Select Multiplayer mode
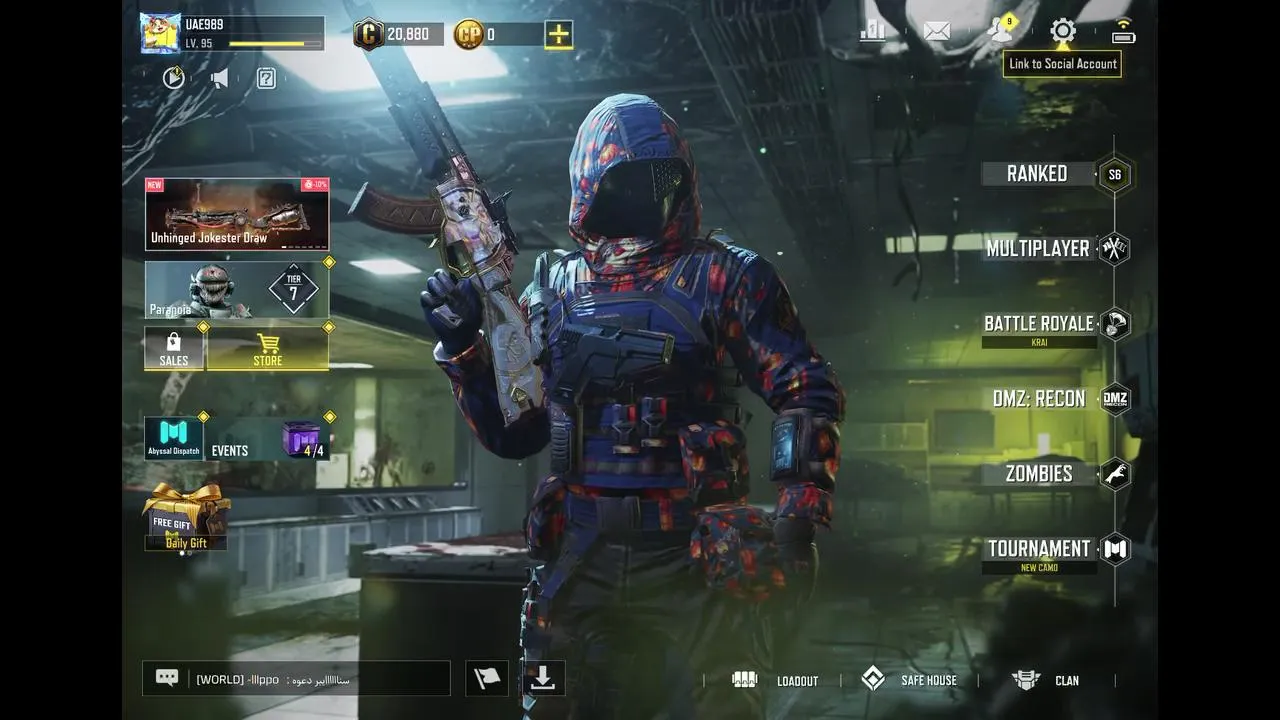This screenshot has width=1280, height=720. (1038, 249)
